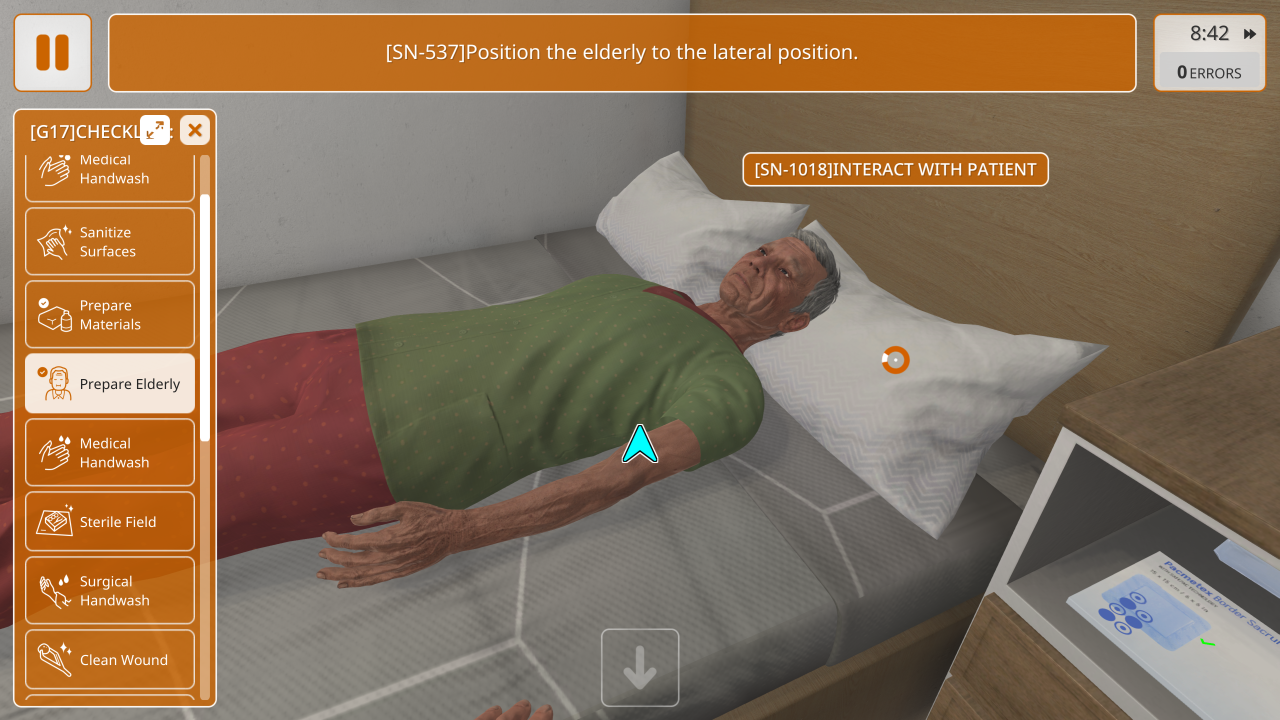Click the Interact With Patient label
Screen dimensions: 1280x720
click(x=895, y=170)
